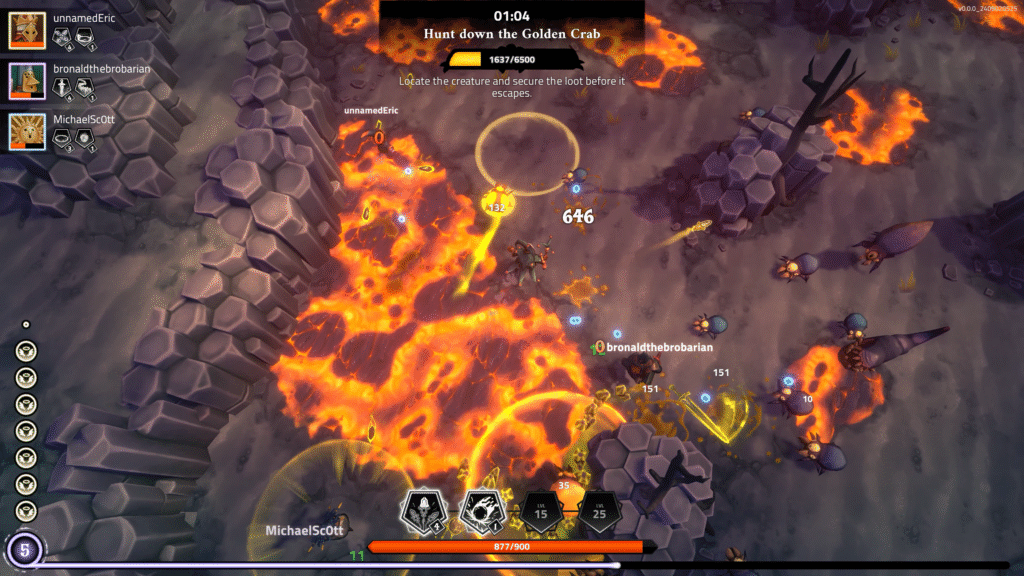Activate the crystal flower ability icon

[423, 512]
